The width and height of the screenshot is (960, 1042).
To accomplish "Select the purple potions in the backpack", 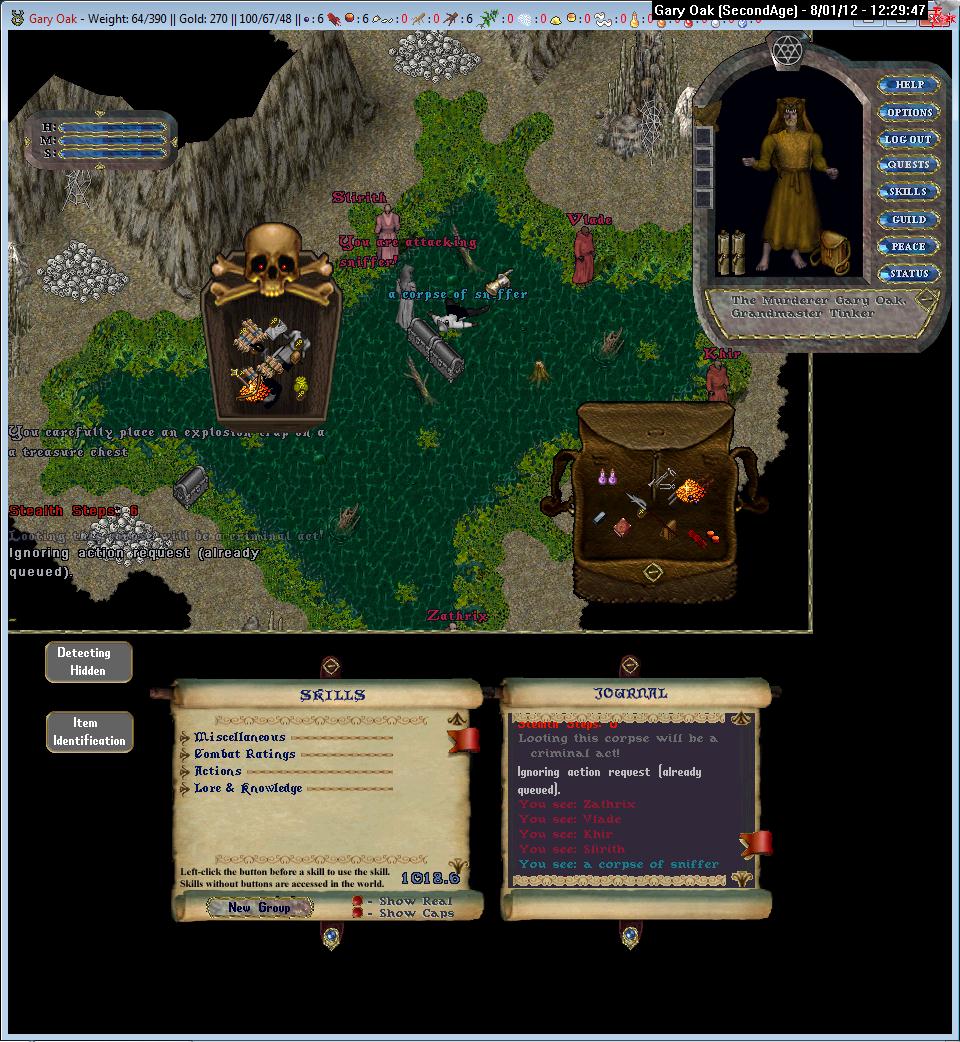I will click(605, 478).
